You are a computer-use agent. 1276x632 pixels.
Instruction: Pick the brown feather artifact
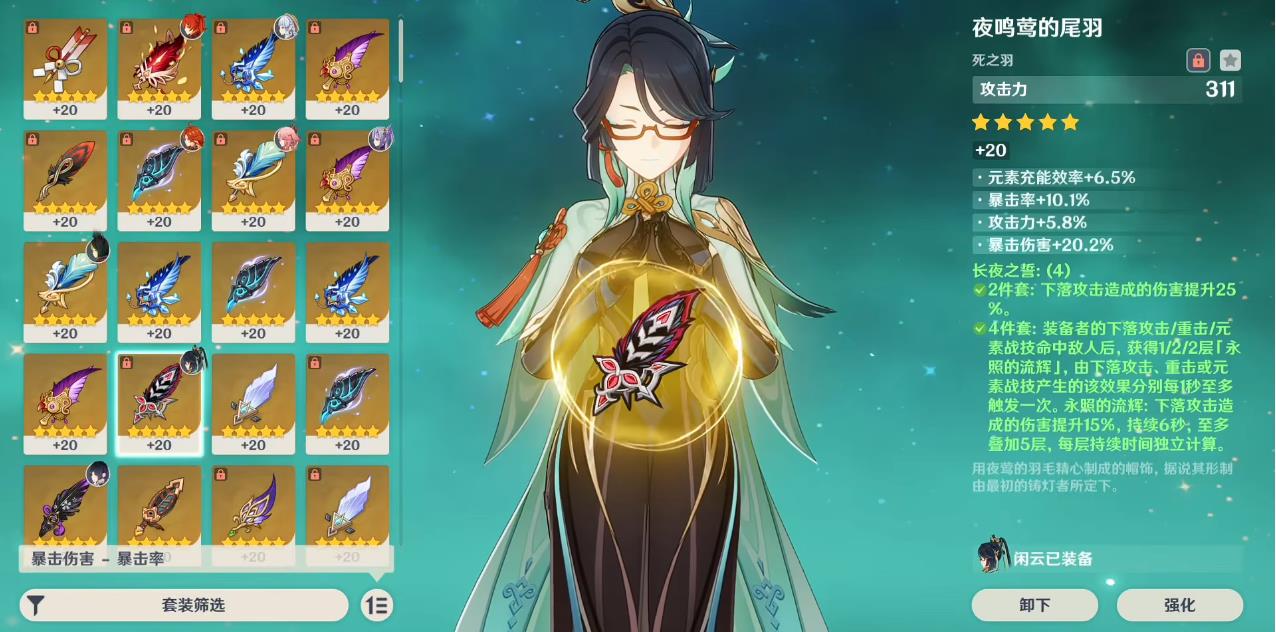click(159, 512)
